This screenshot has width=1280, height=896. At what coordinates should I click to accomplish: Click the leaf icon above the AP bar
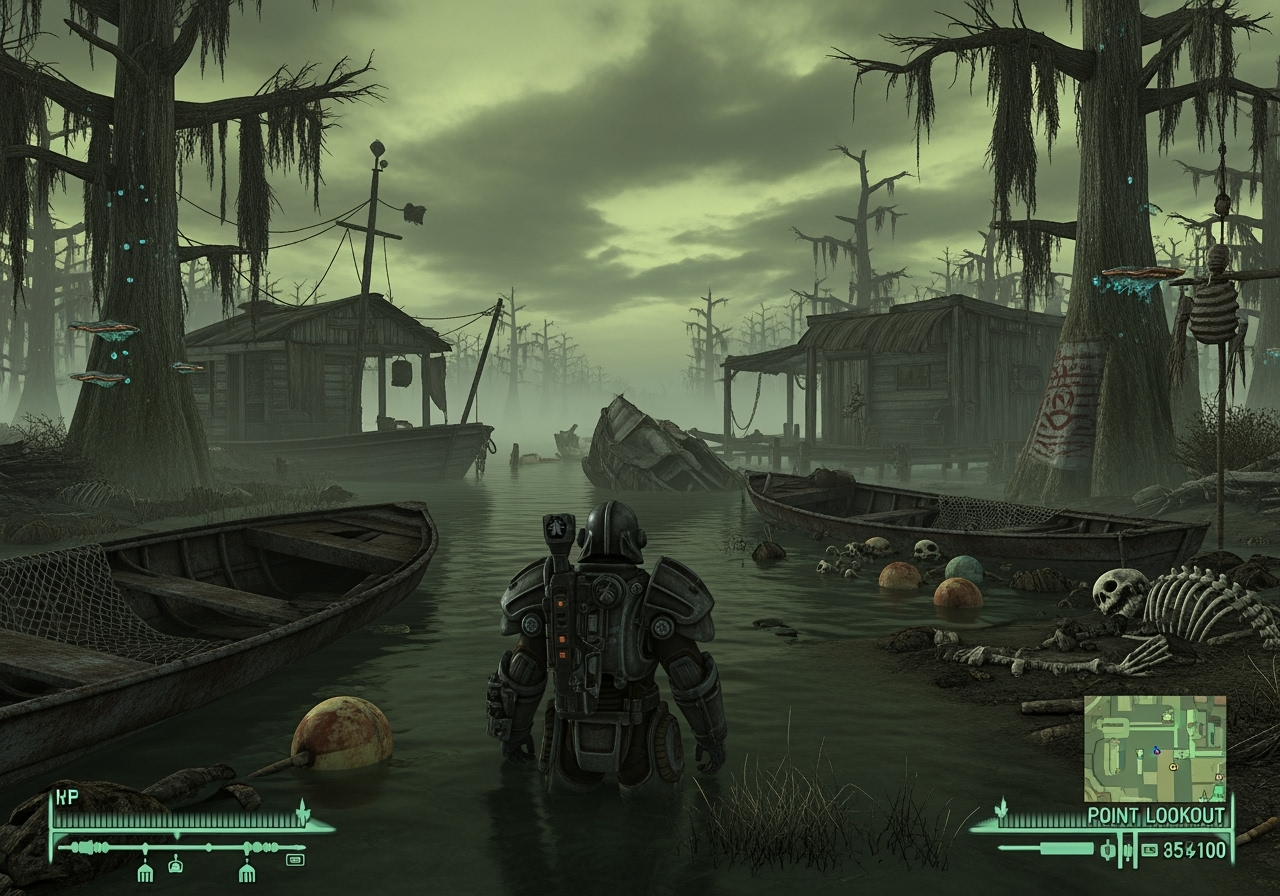tap(1002, 808)
